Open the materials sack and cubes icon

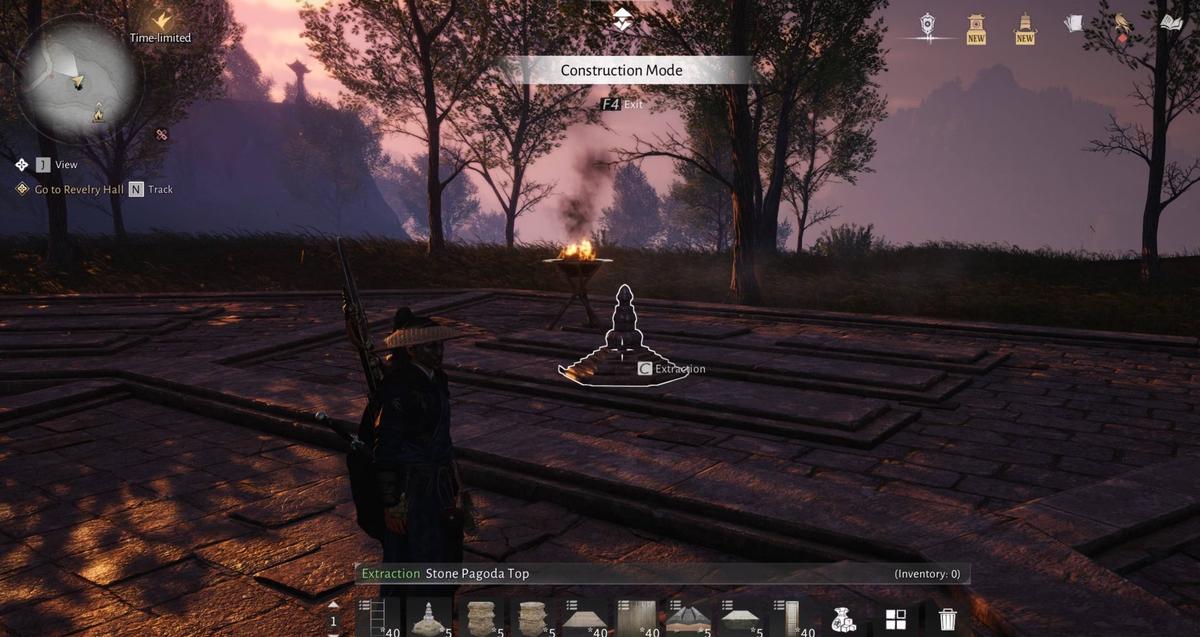843,619
